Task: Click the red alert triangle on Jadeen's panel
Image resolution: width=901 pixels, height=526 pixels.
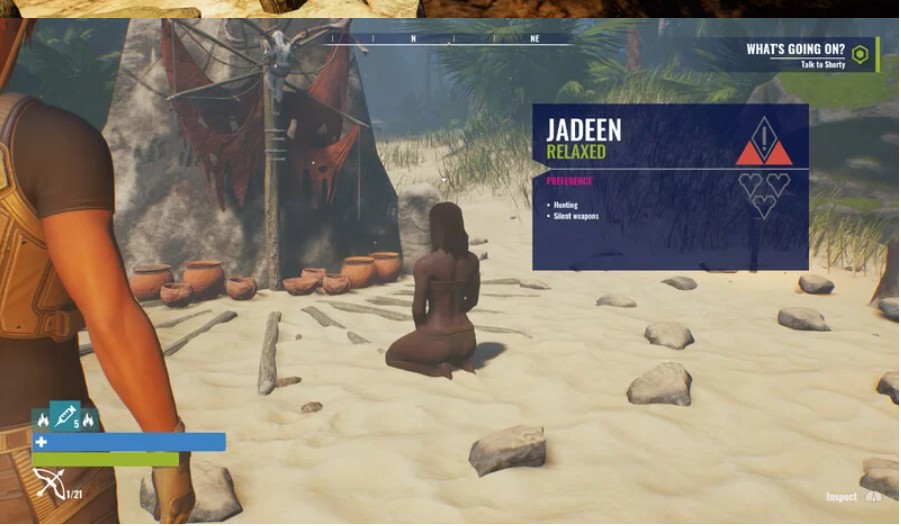Action: pos(764,141)
